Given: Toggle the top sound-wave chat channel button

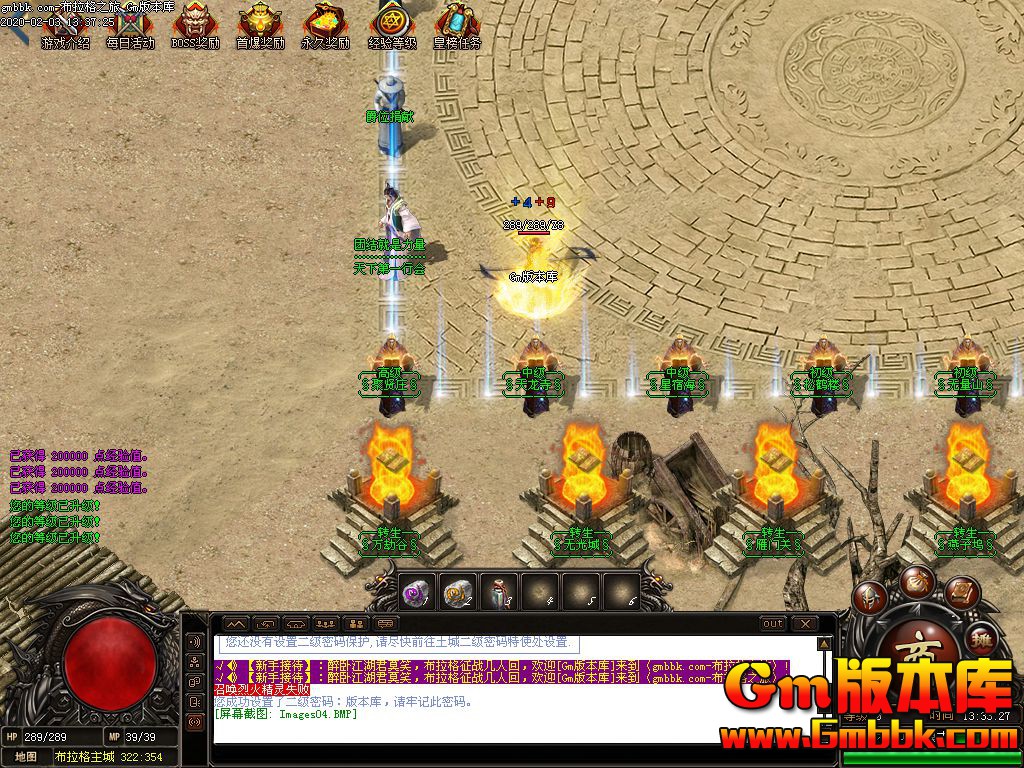Looking at the screenshot, I should point(195,641).
